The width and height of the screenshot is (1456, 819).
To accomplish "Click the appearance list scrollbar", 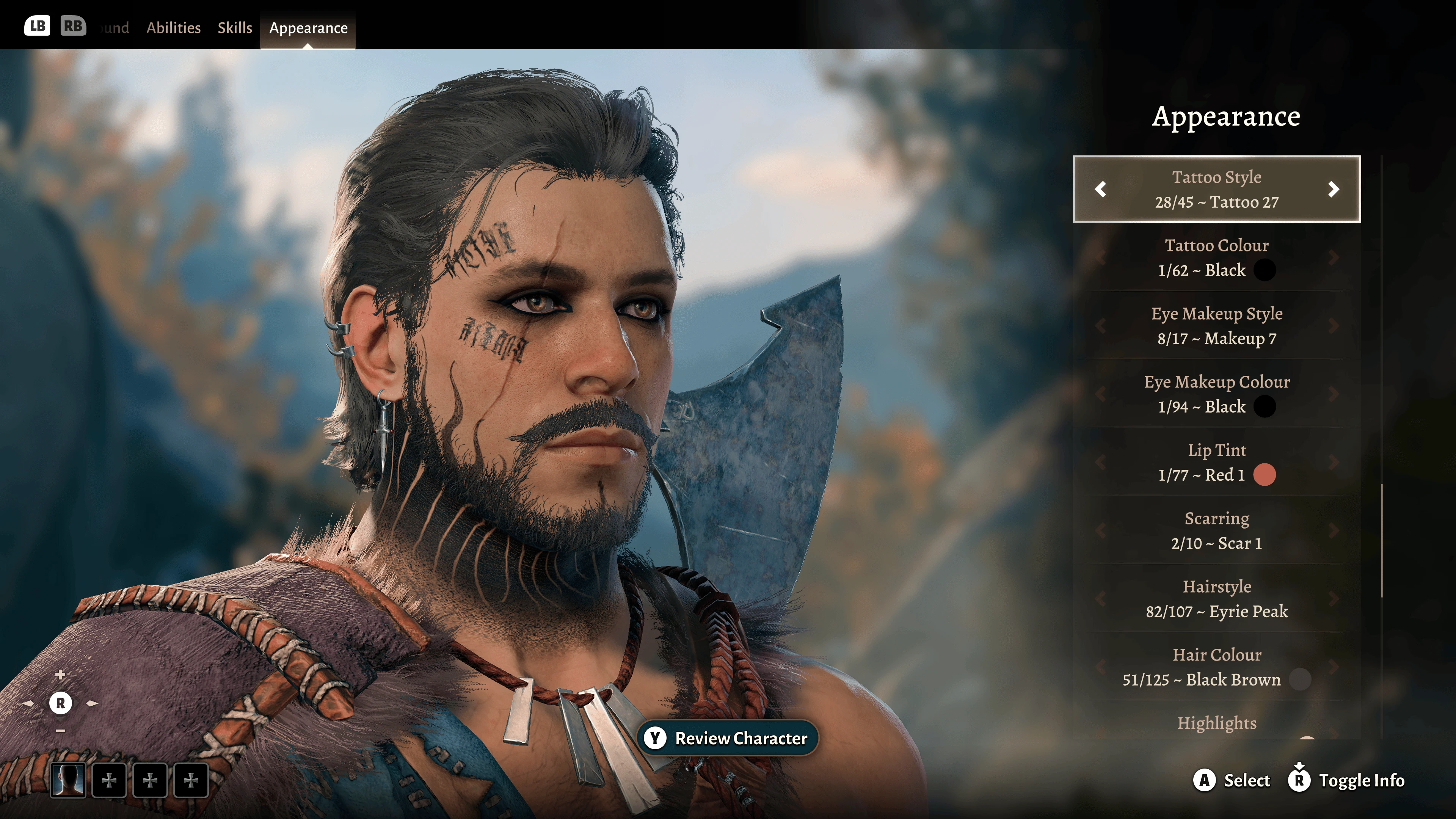I will click(x=1382, y=540).
